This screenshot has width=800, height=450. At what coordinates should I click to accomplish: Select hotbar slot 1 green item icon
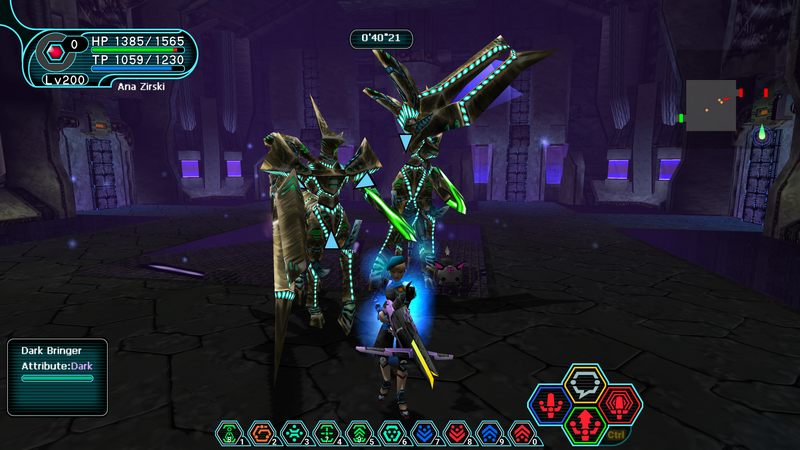(x=229, y=432)
